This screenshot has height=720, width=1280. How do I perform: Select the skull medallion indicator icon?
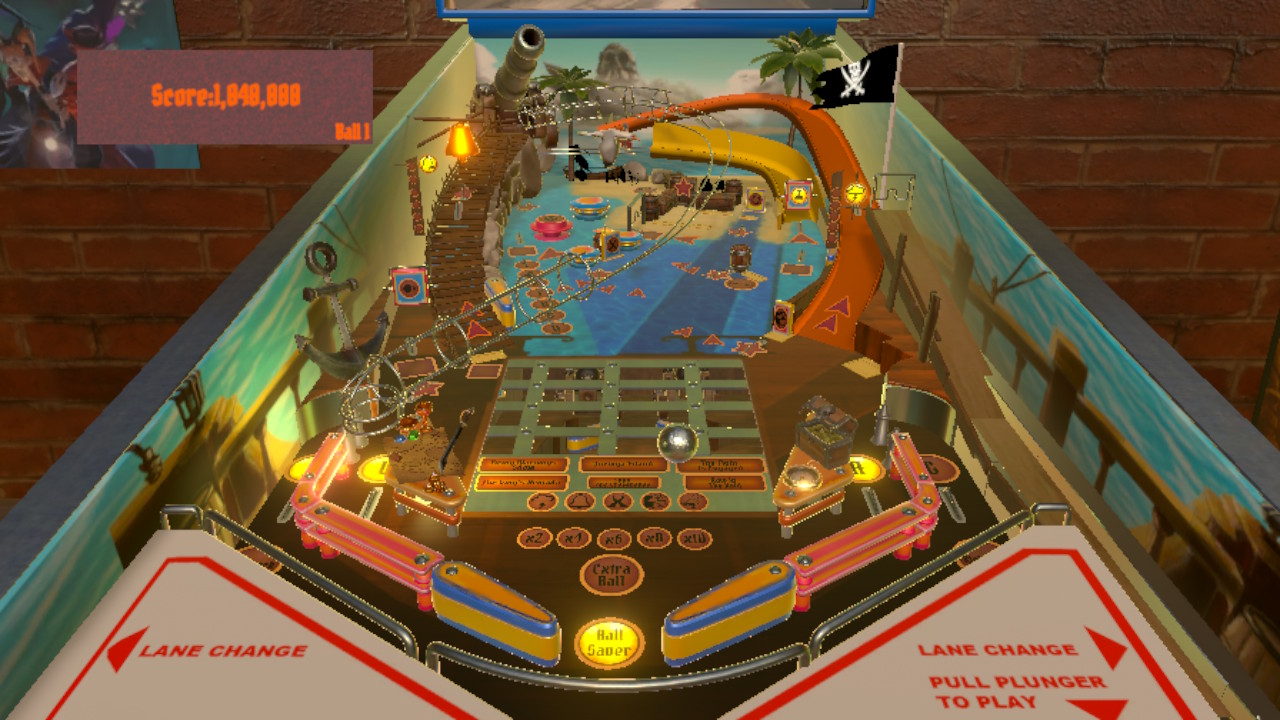click(x=543, y=501)
